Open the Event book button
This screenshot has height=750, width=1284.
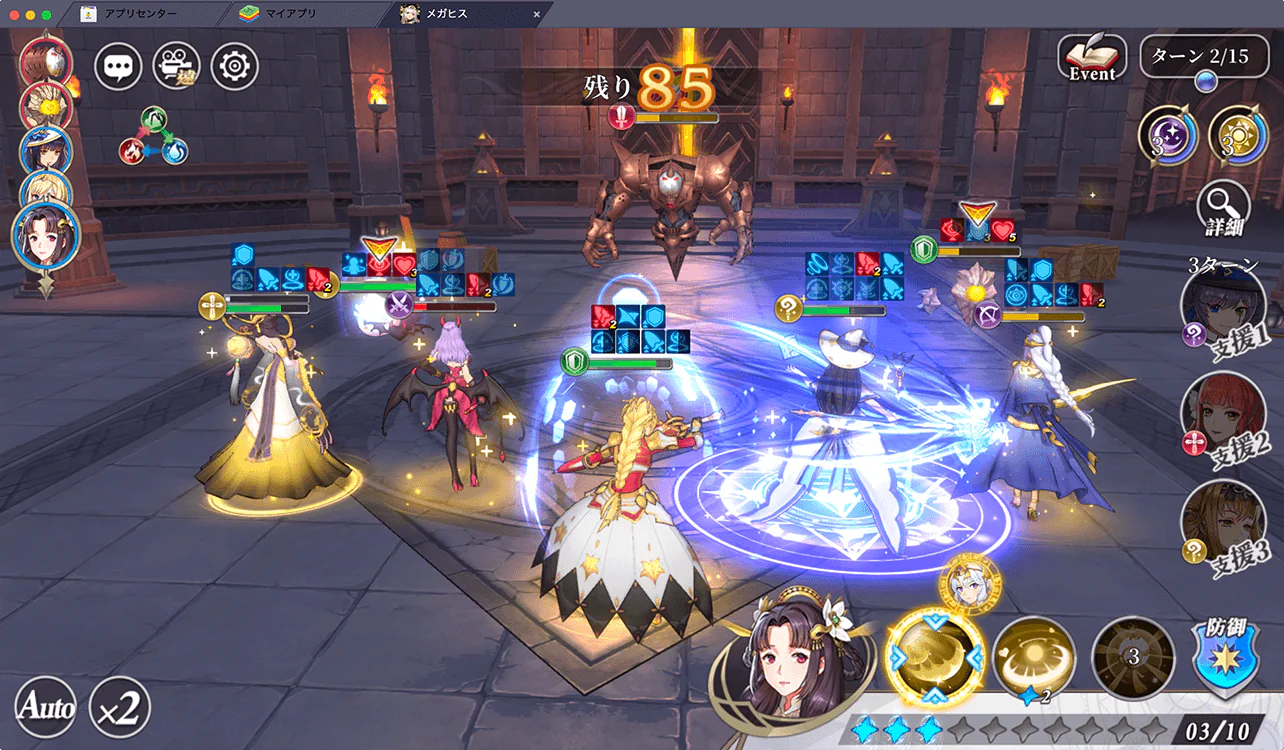[x=1092, y=59]
